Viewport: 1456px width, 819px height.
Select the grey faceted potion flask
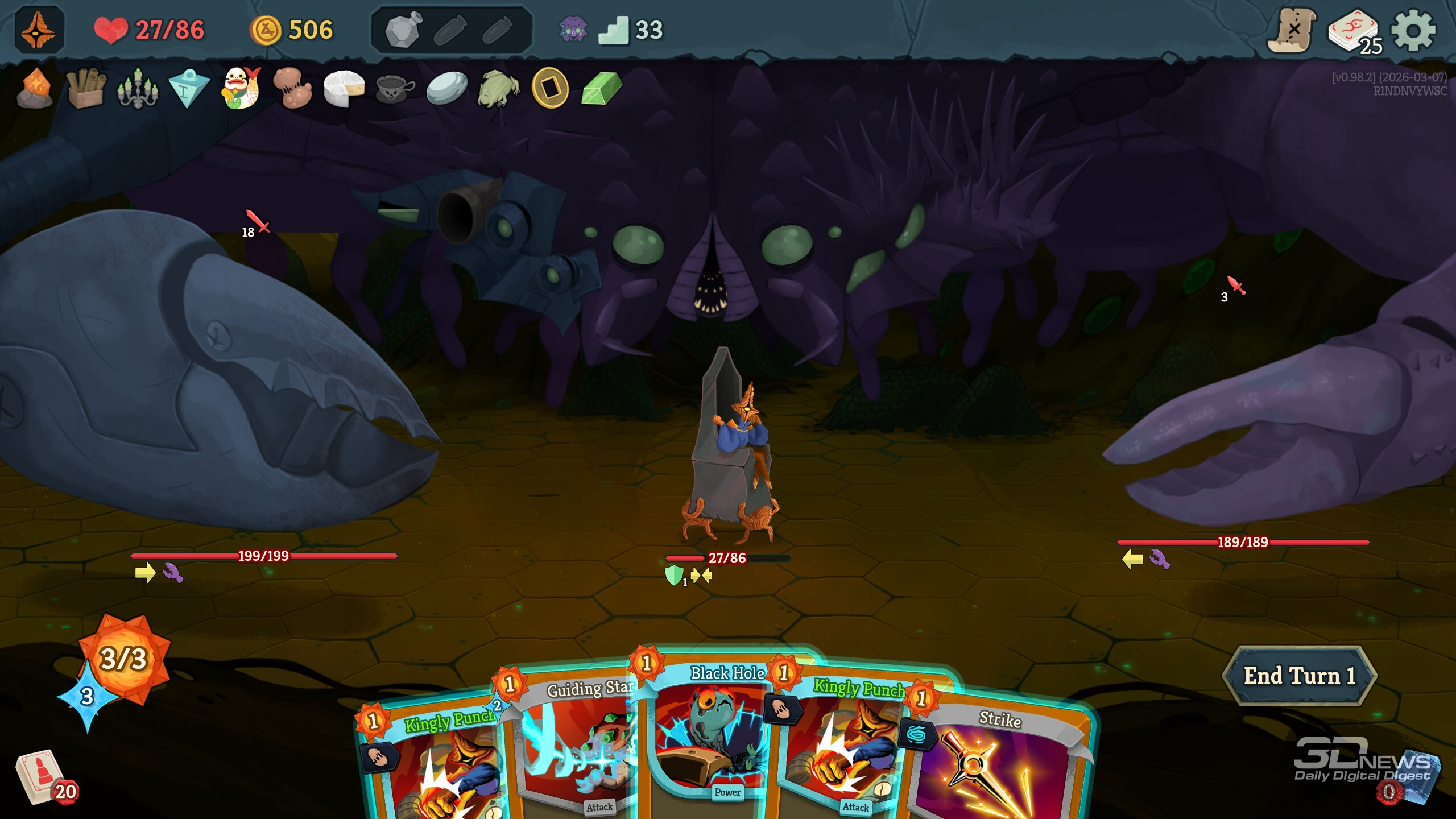(x=403, y=30)
